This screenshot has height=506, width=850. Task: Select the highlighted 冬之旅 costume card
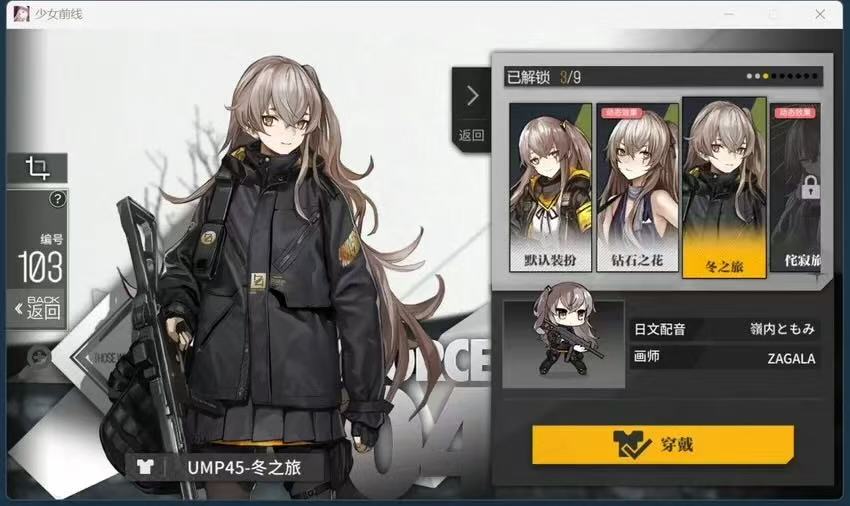723,187
